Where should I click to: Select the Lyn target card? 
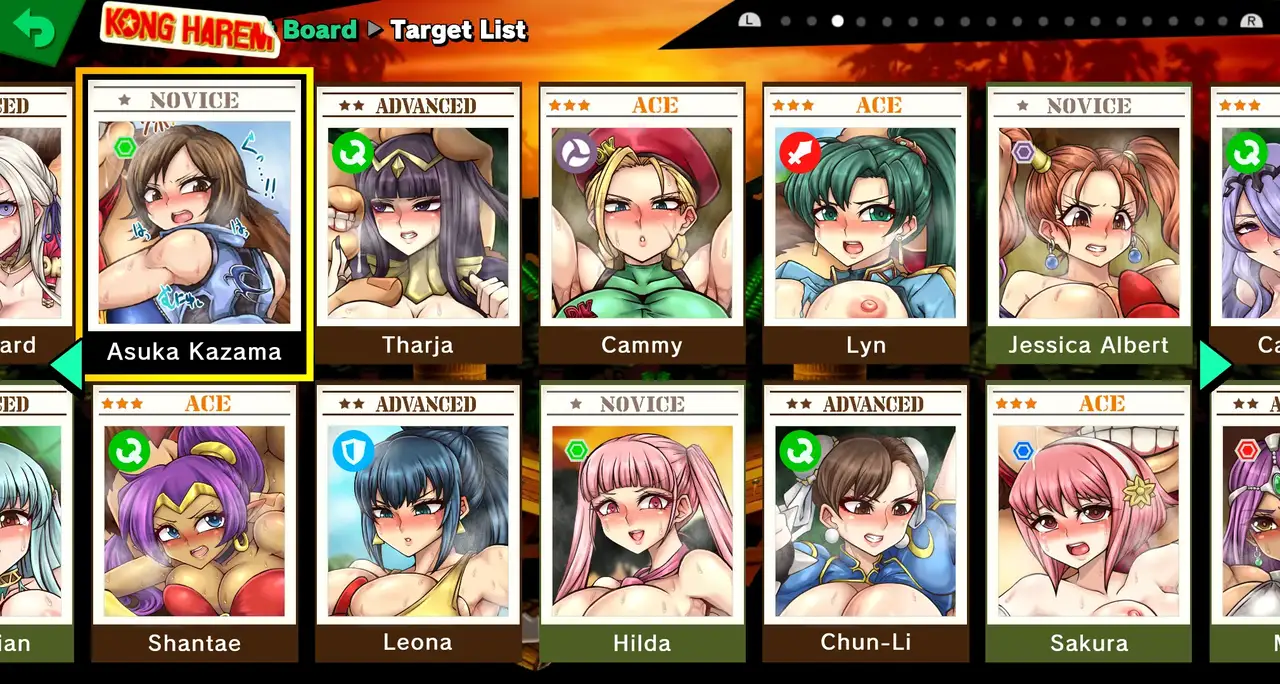coord(866,225)
